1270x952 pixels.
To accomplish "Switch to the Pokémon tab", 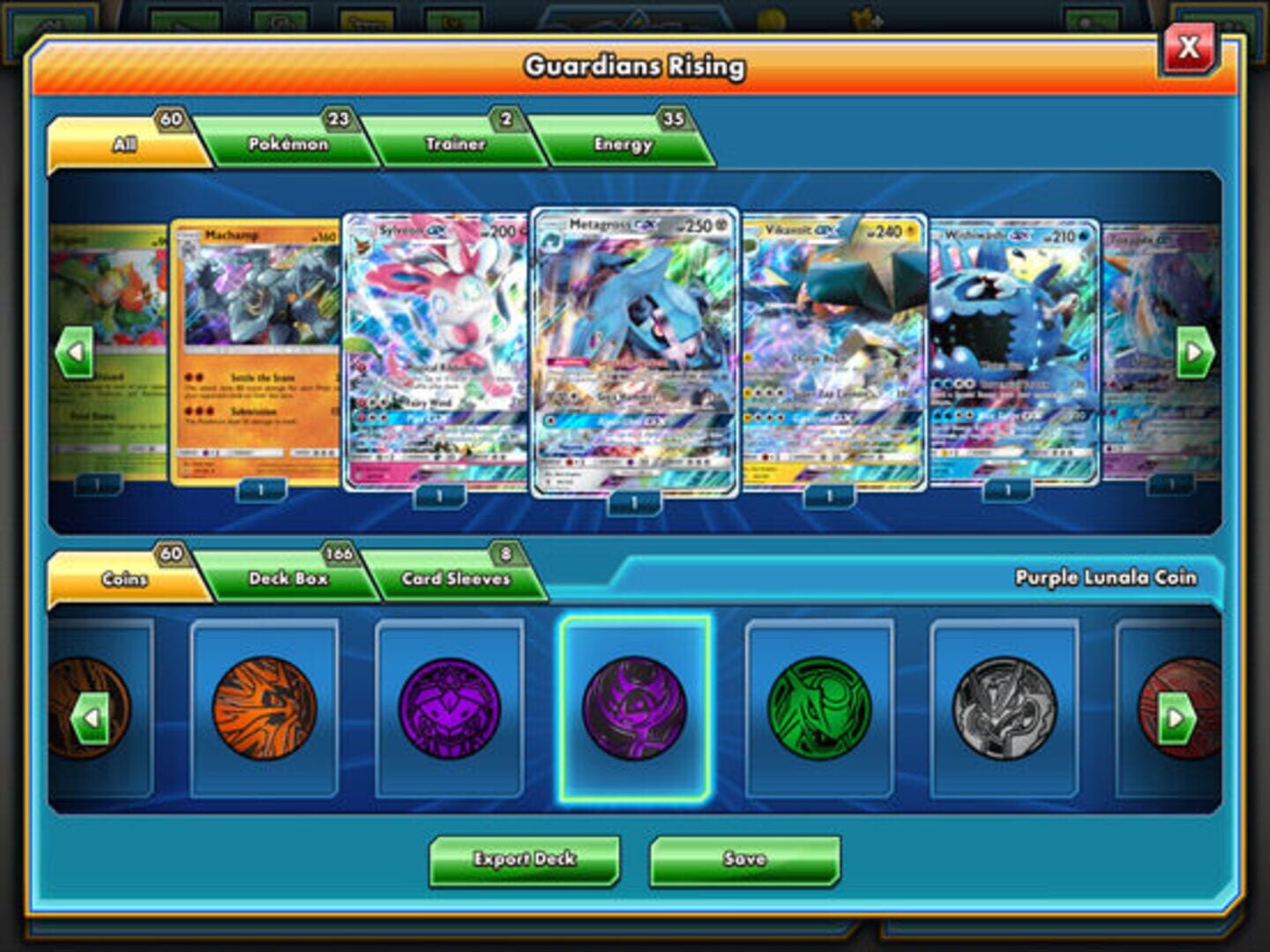I will [291, 141].
